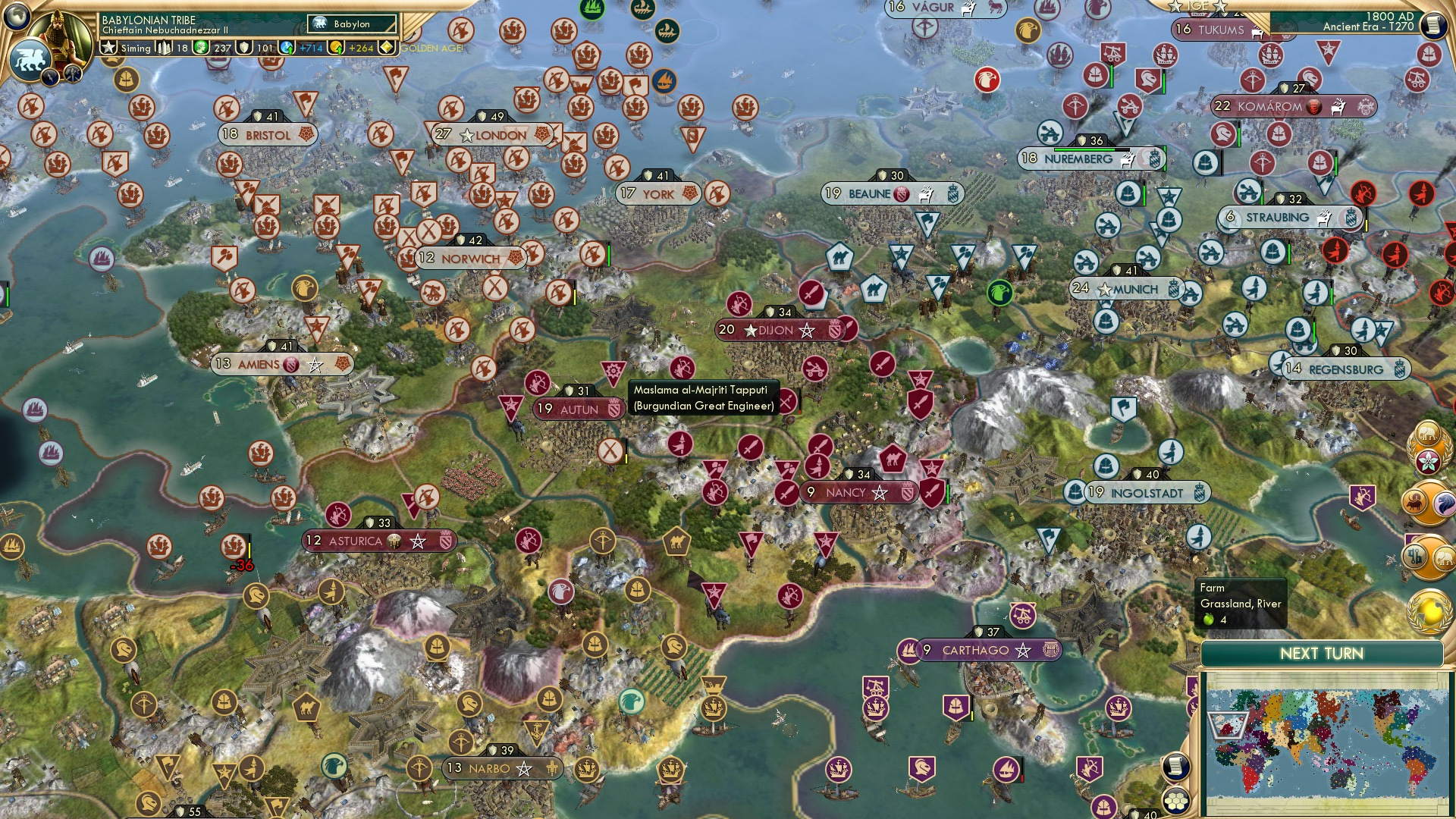Open the social policies lion icon
The image size is (1456, 819).
[30, 61]
